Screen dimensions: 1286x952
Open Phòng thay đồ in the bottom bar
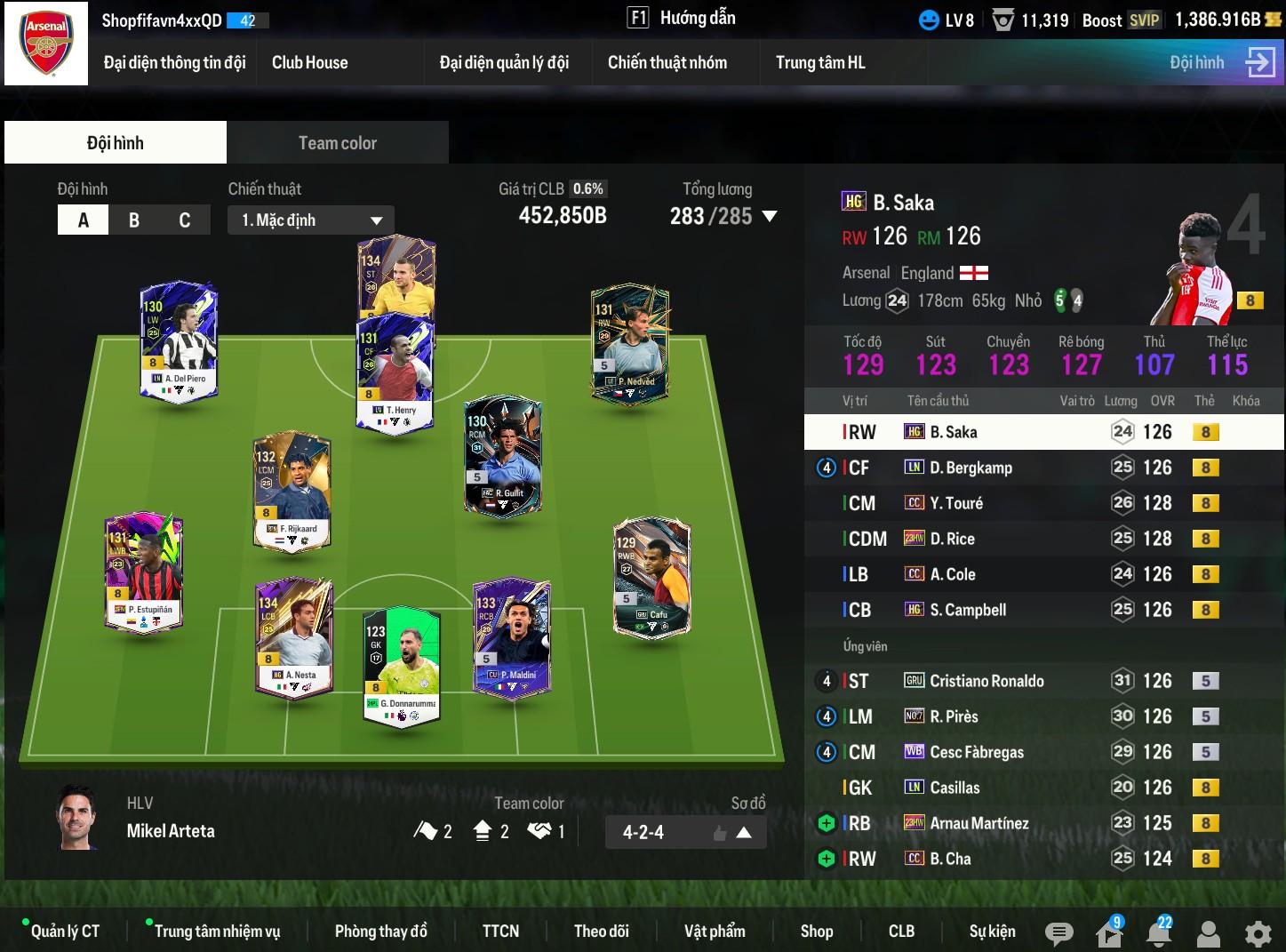(380, 931)
